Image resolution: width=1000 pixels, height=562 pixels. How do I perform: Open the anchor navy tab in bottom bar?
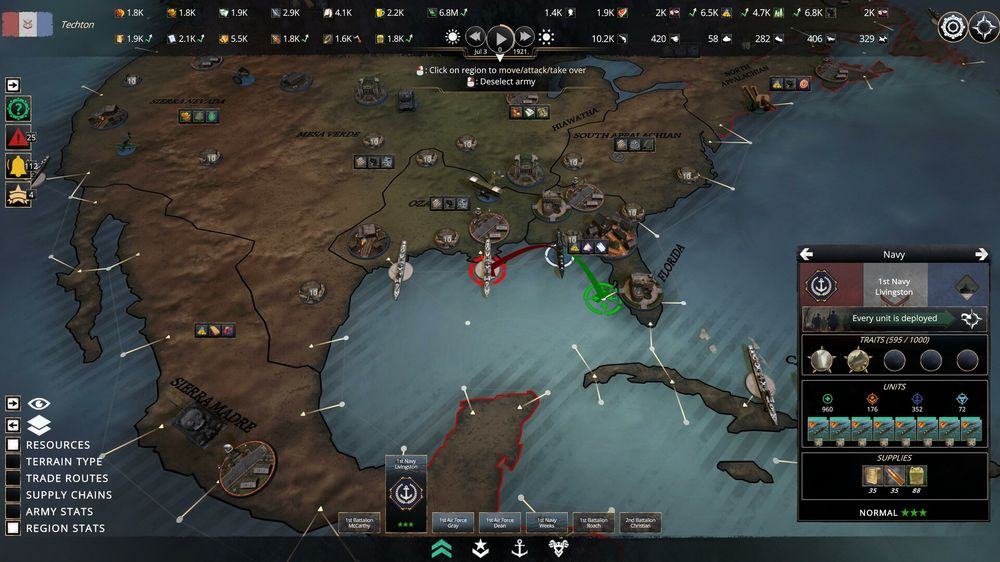tap(519, 547)
